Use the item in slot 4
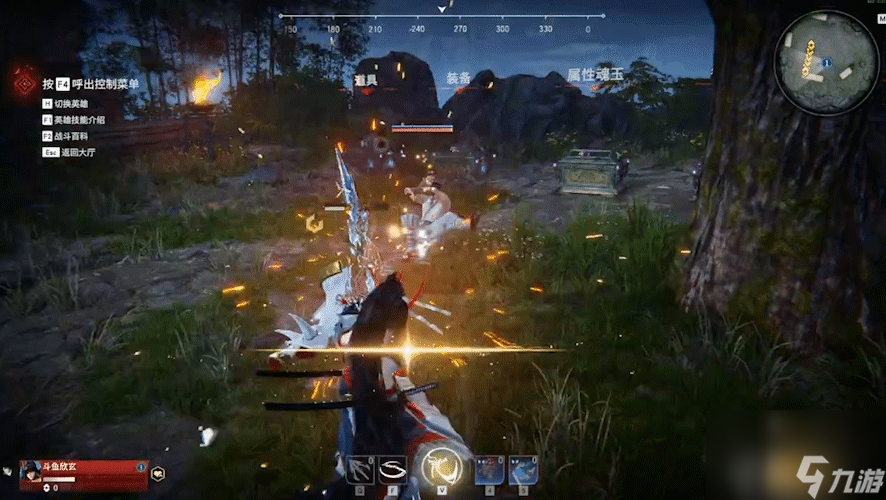The width and height of the screenshot is (886, 500). 489,470
